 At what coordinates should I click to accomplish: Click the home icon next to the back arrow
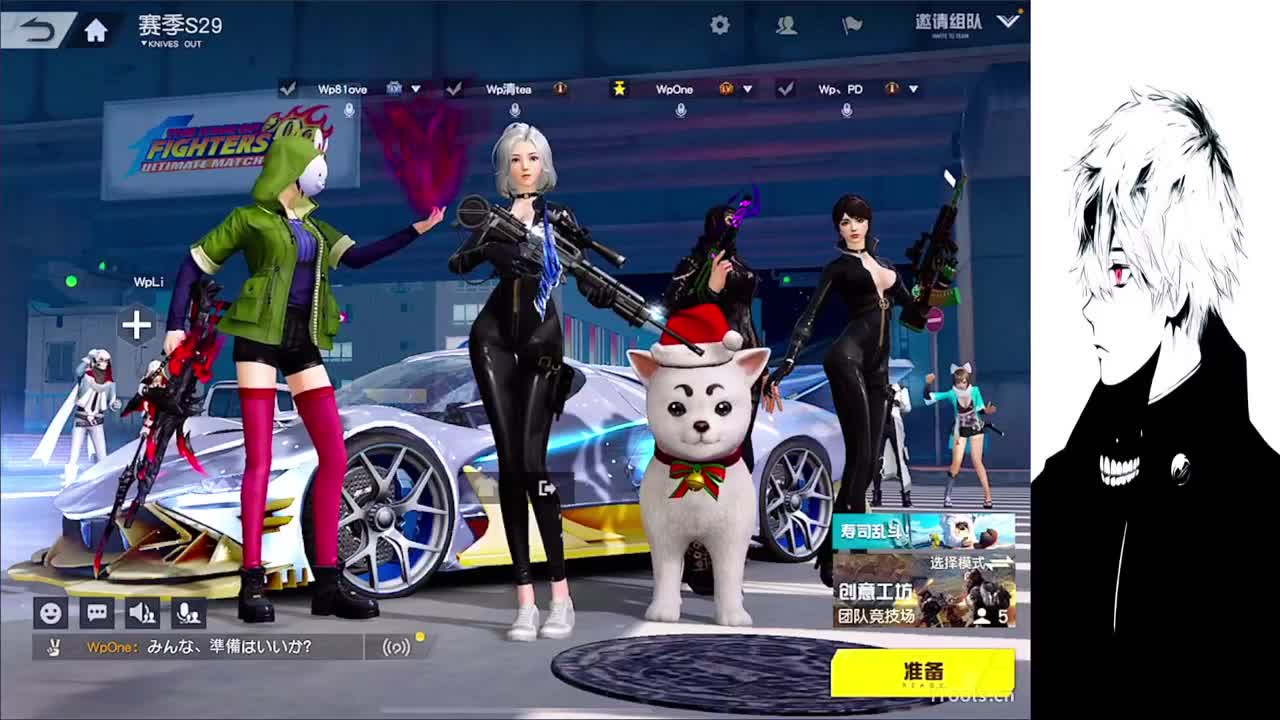(95, 29)
